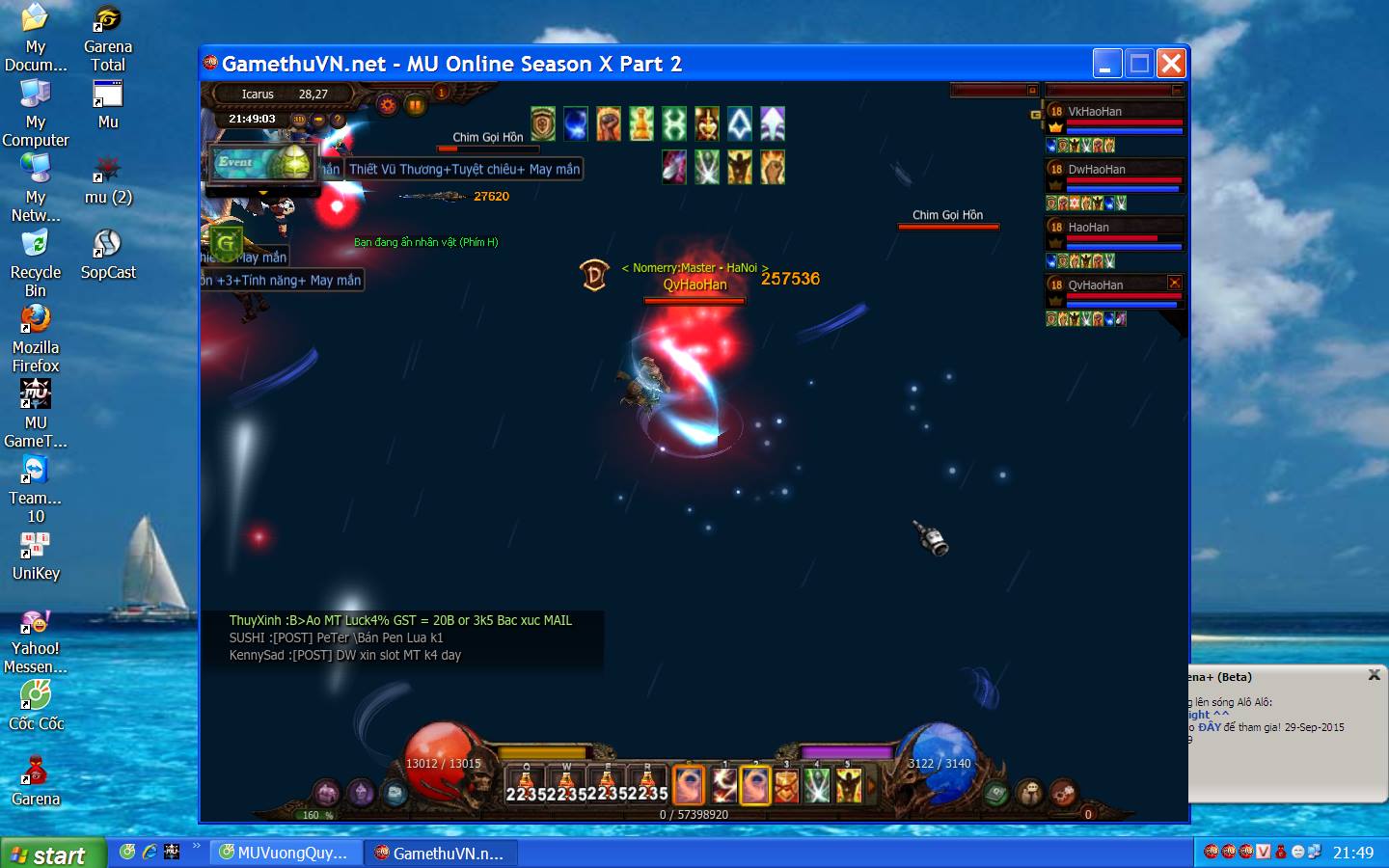This screenshot has width=1389, height=868.
Task: Select party member VkHaoHan
Action: point(1095,112)
